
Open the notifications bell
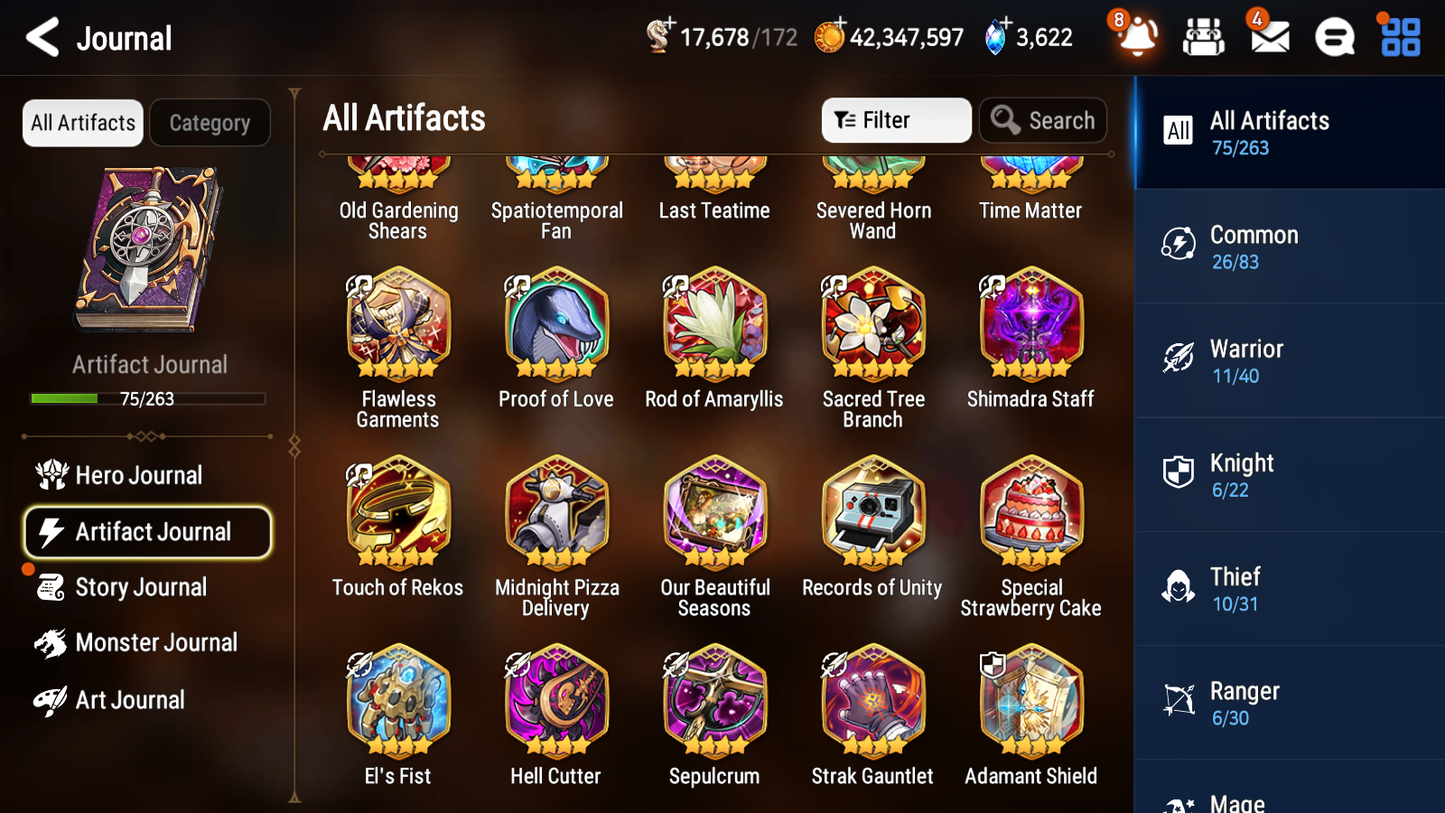point(1136,37)
